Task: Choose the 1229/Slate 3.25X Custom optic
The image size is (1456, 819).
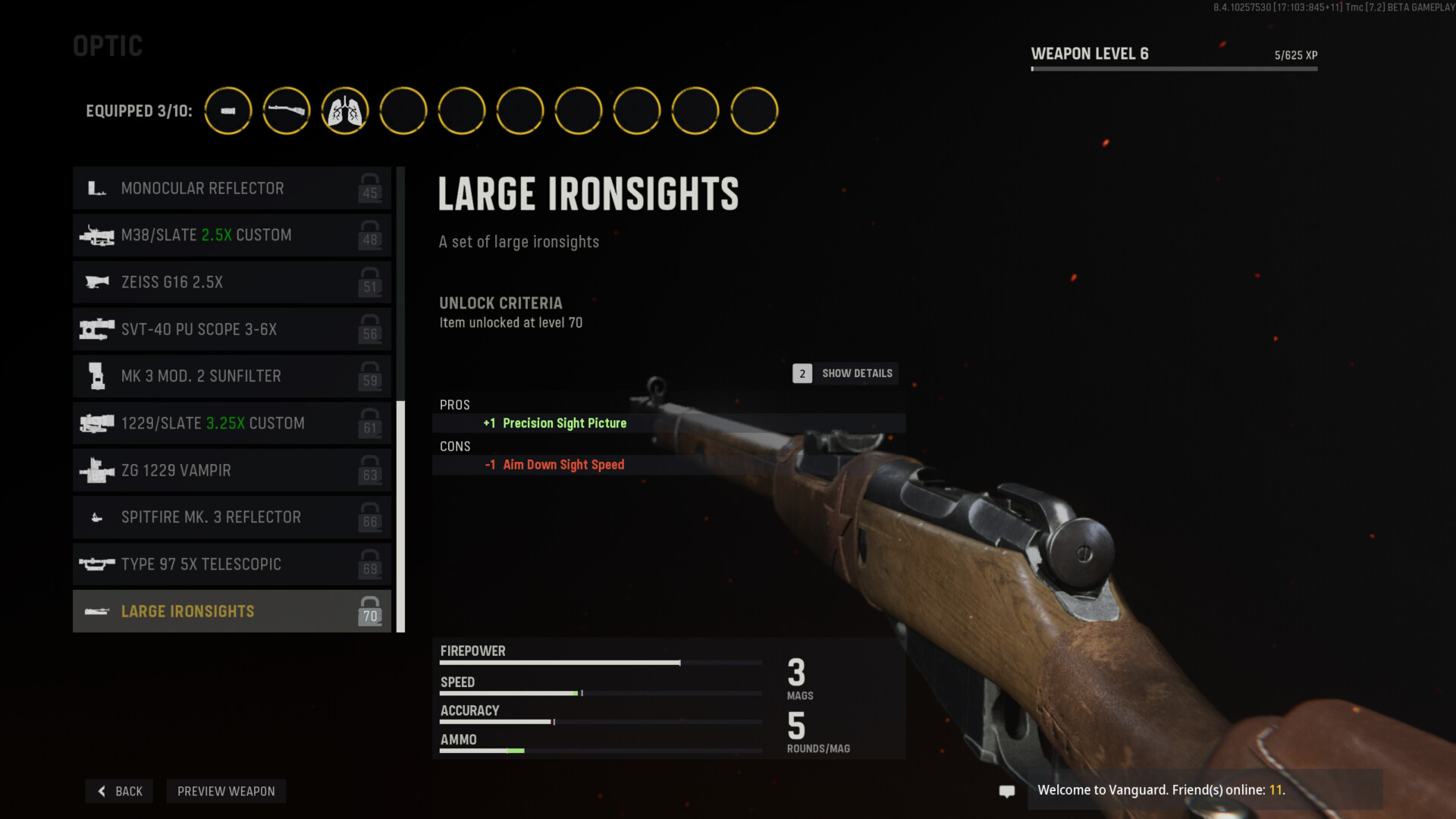Action: coord(231,423)
